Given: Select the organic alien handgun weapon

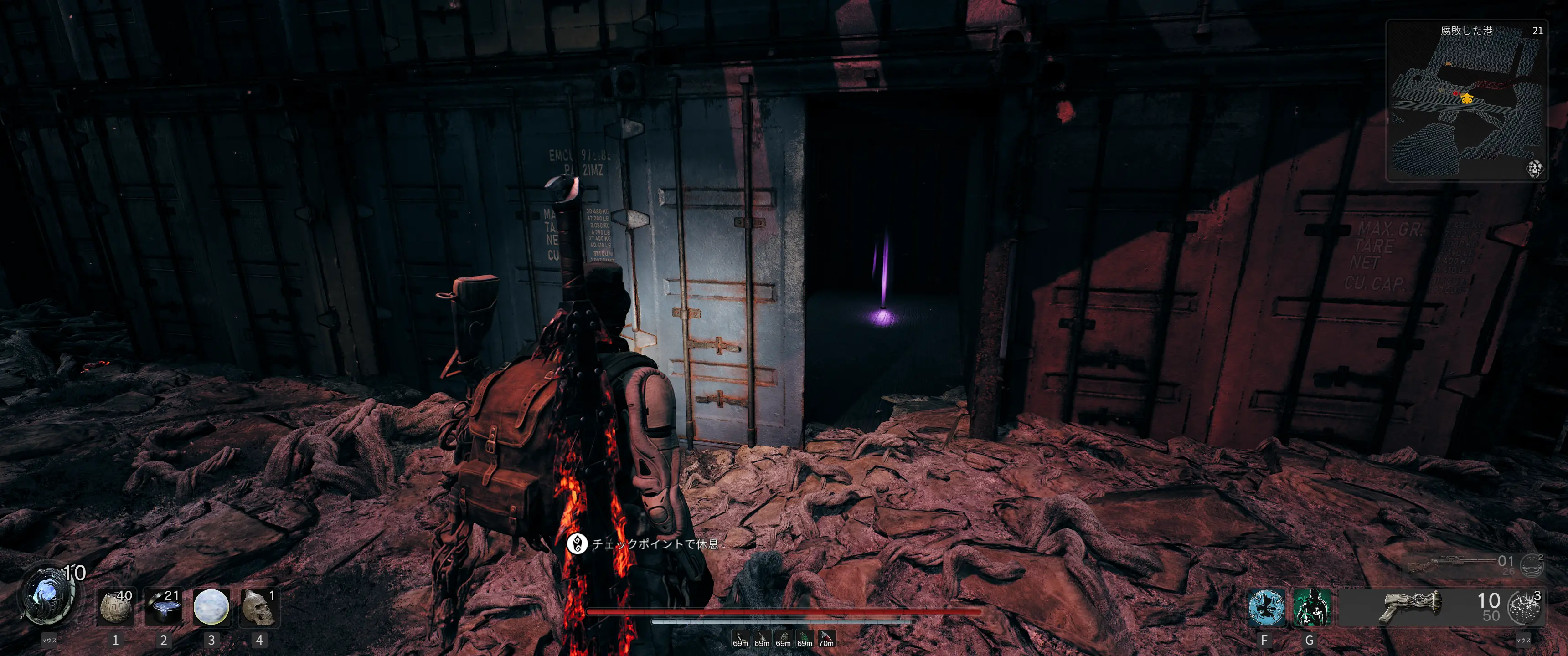Looking at the screenshot, I should [1410, 606].
